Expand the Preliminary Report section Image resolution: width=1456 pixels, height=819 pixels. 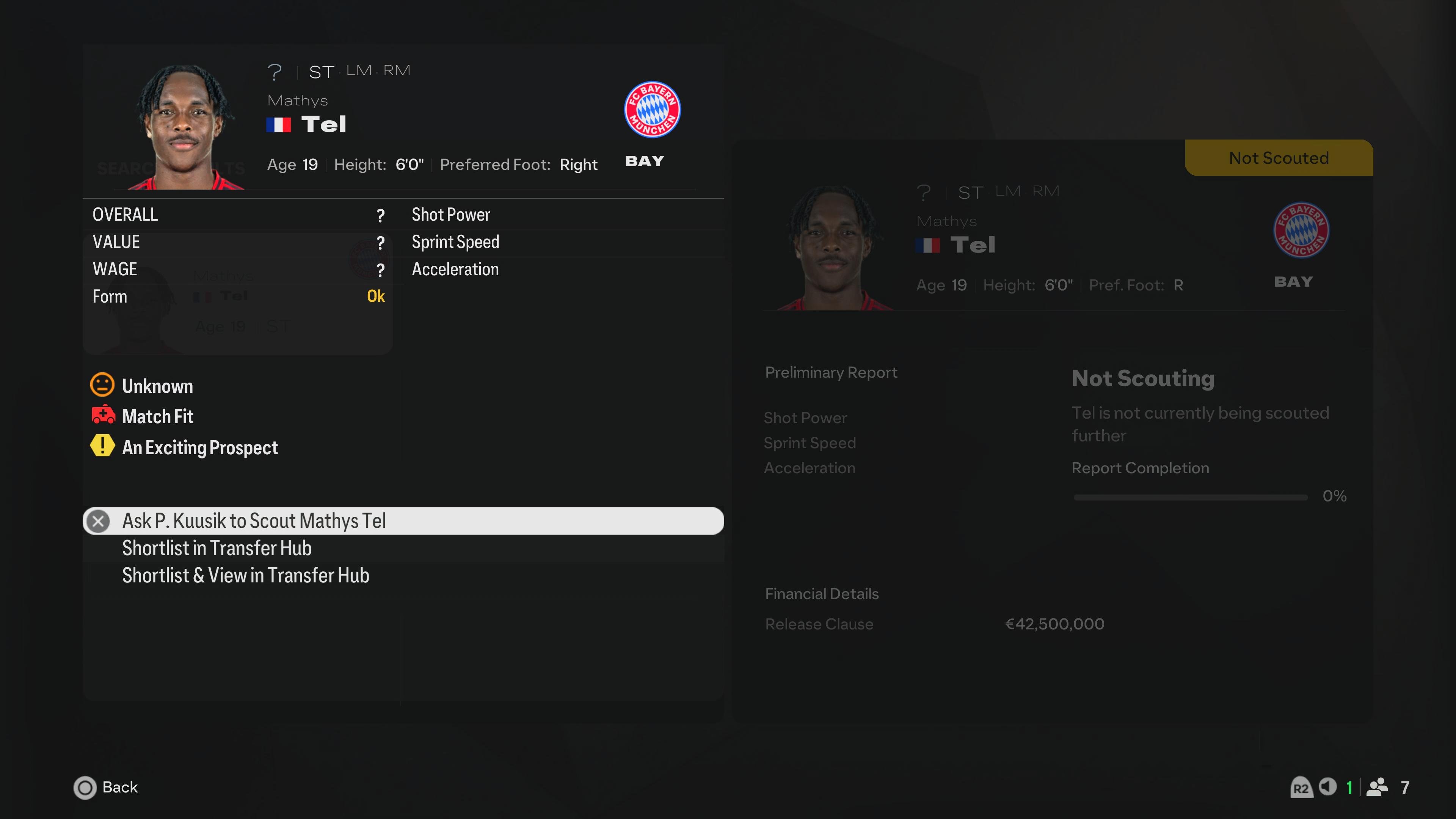click(831, 372)
